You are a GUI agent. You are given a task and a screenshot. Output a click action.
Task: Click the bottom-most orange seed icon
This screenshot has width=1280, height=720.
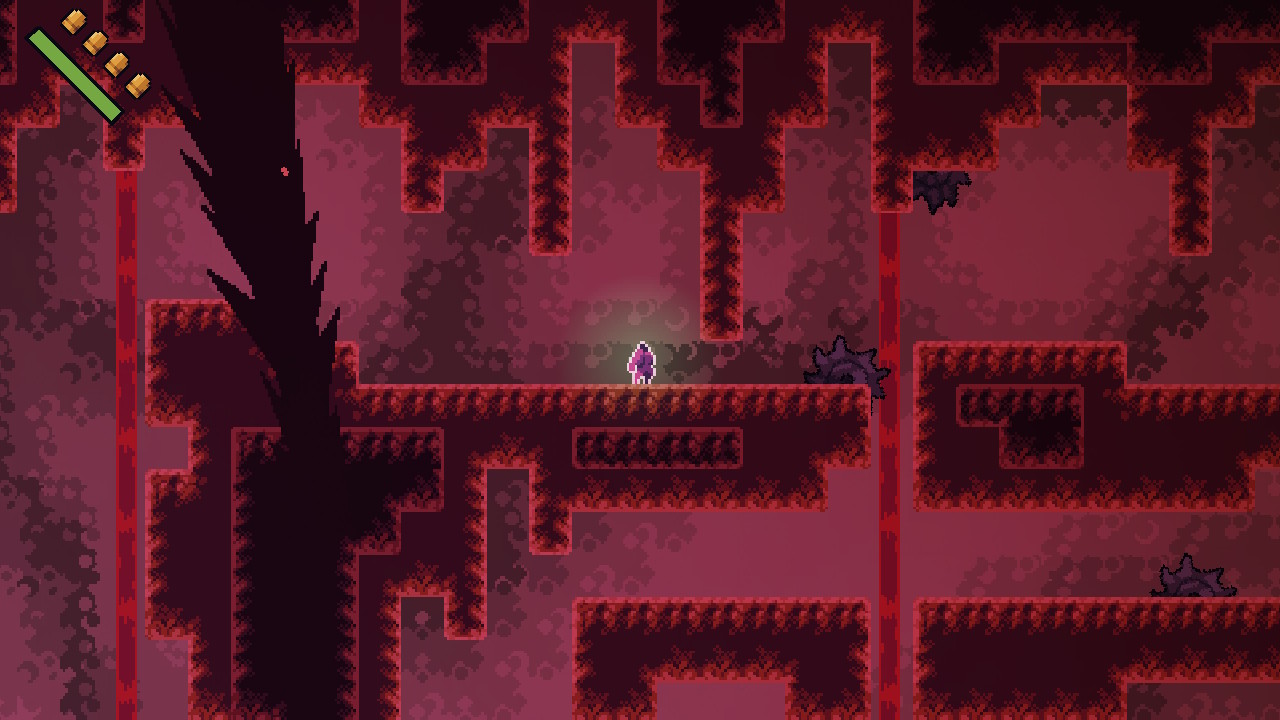(137, 86)
